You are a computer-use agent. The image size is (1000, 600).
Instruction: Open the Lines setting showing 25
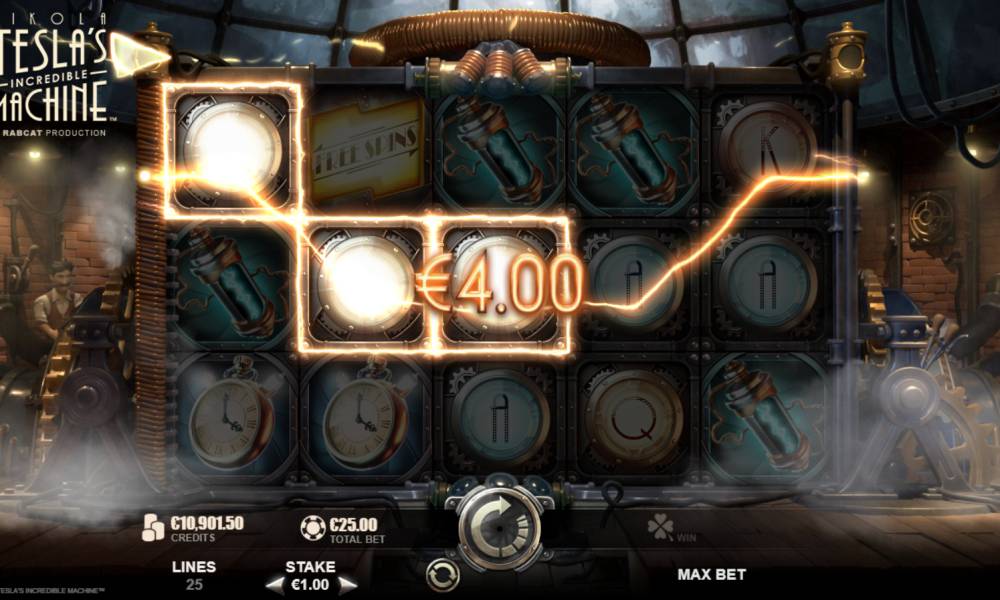pyautogui.click(x=194, y=575)
